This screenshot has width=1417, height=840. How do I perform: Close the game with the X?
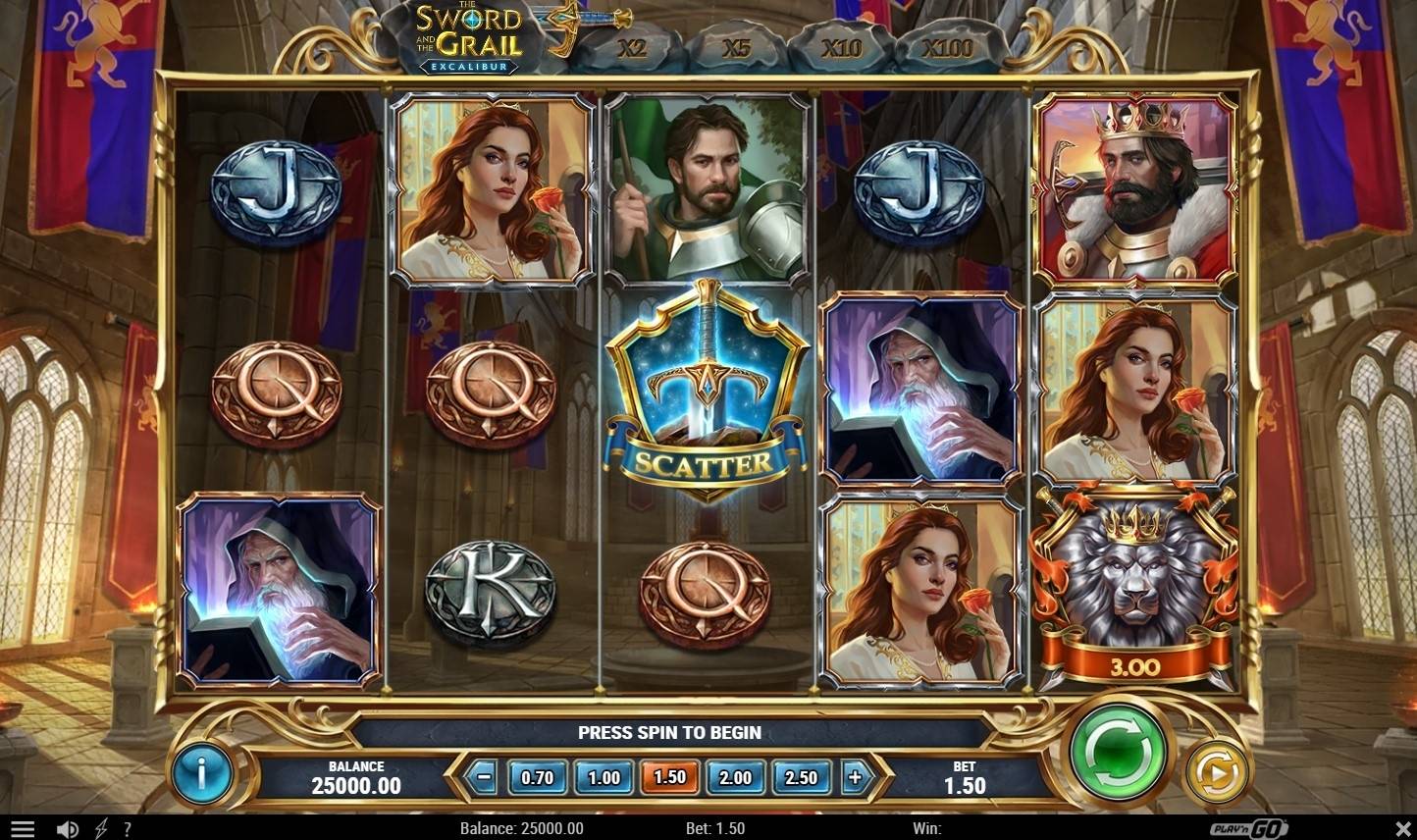[1401, 829]
